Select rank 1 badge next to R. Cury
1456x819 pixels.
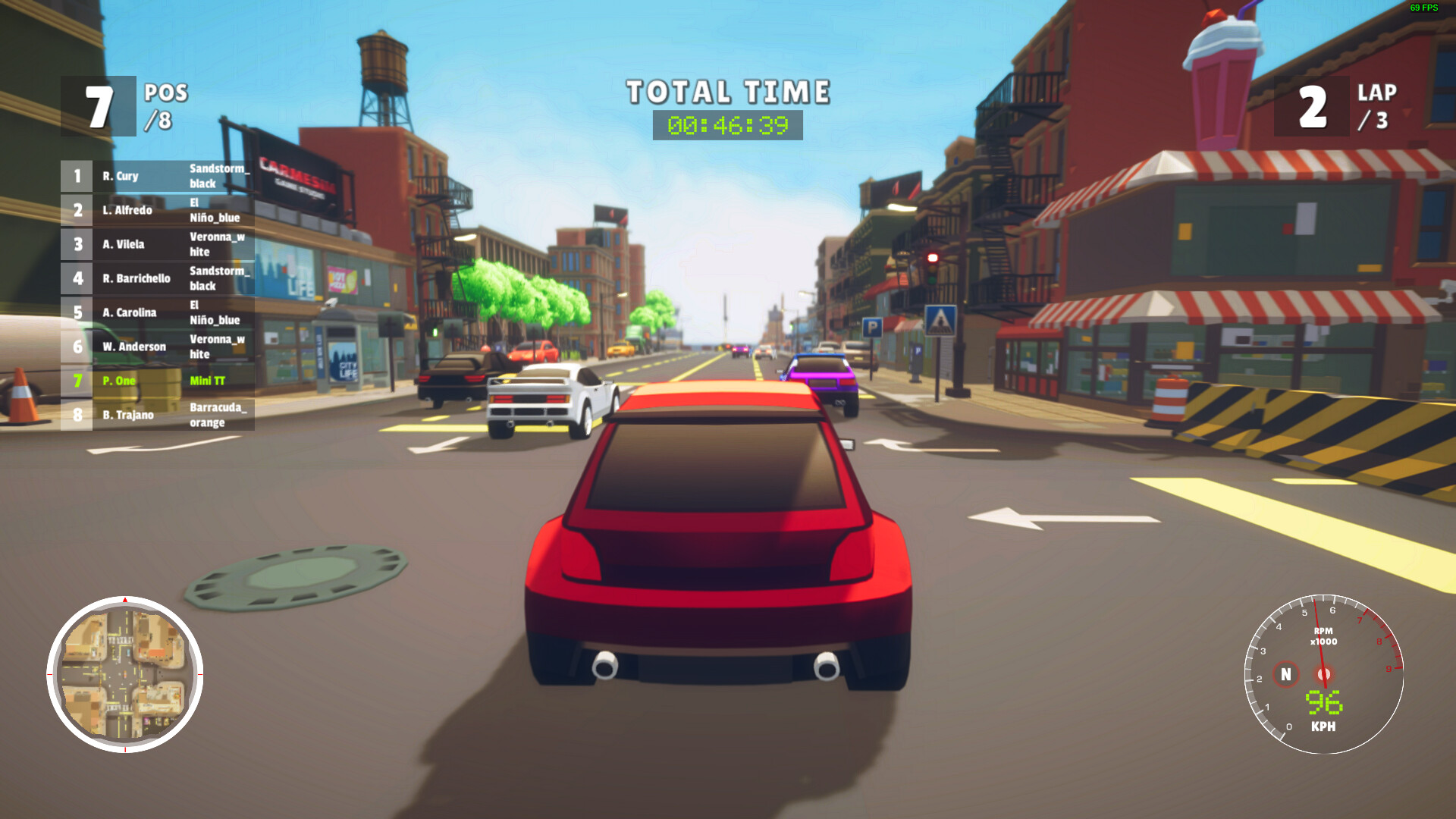[x=77, y=176]
